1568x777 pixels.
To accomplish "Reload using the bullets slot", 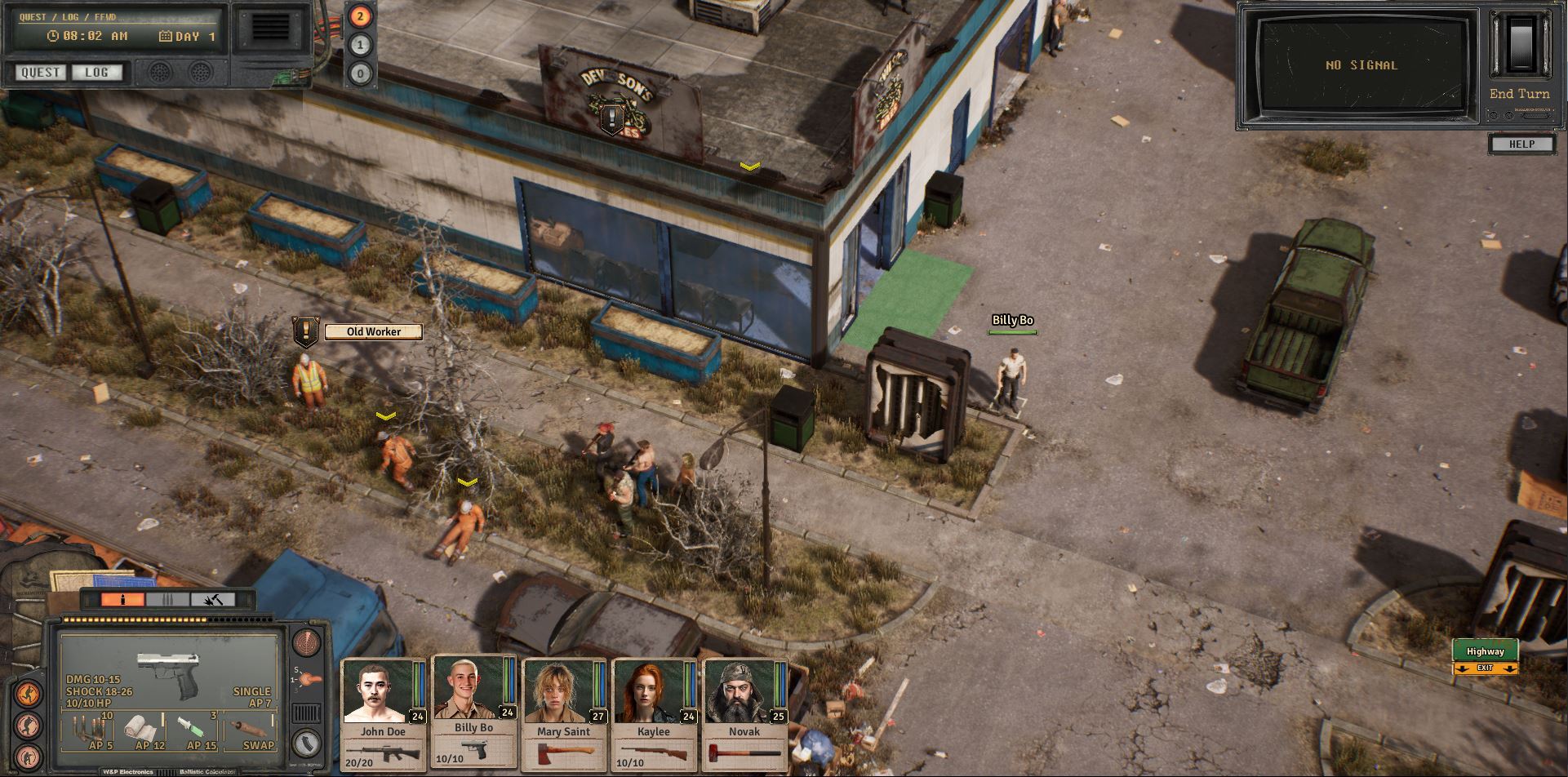I will [x=91, y=731].
